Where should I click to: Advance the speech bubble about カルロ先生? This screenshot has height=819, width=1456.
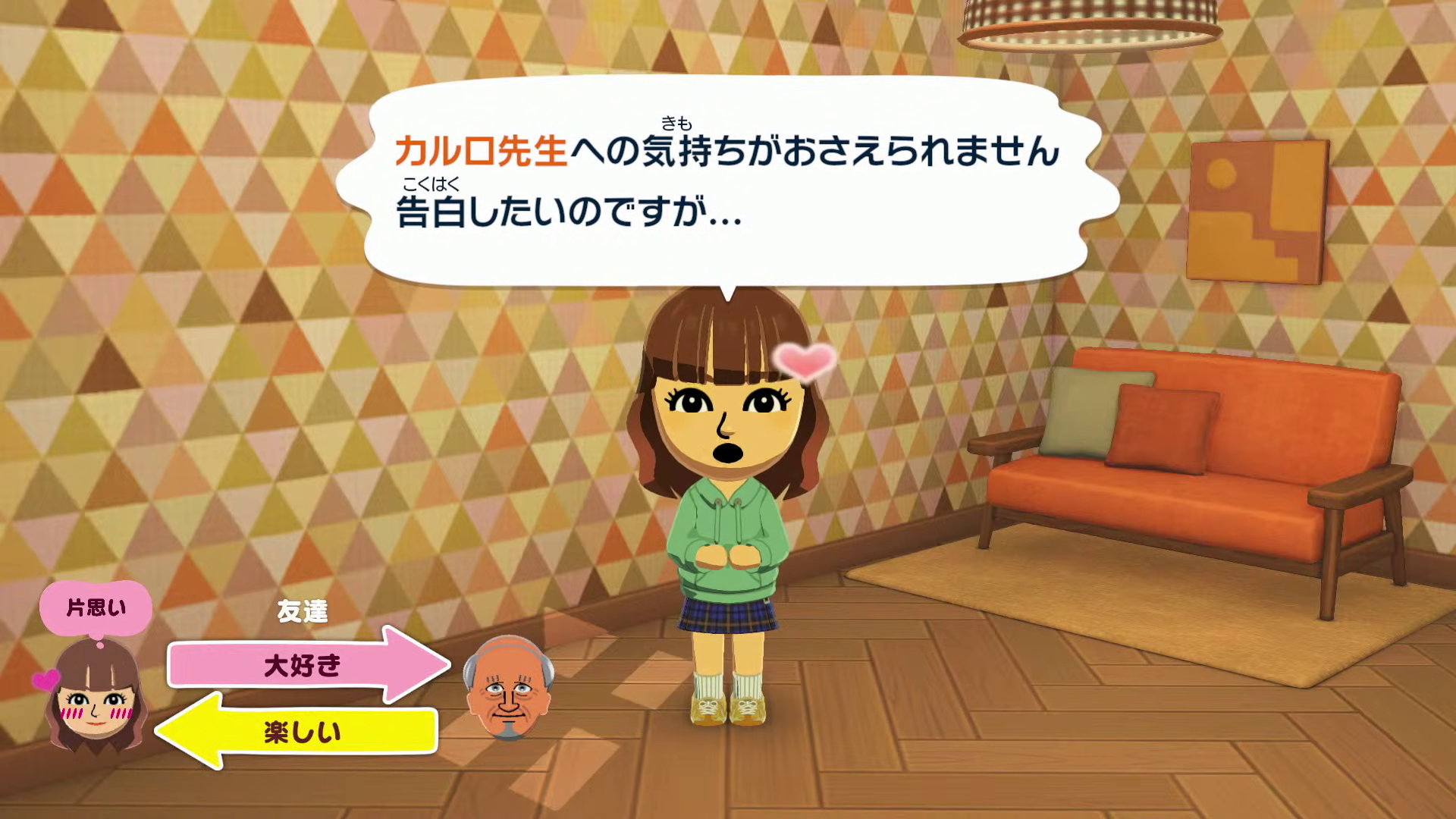726,182
